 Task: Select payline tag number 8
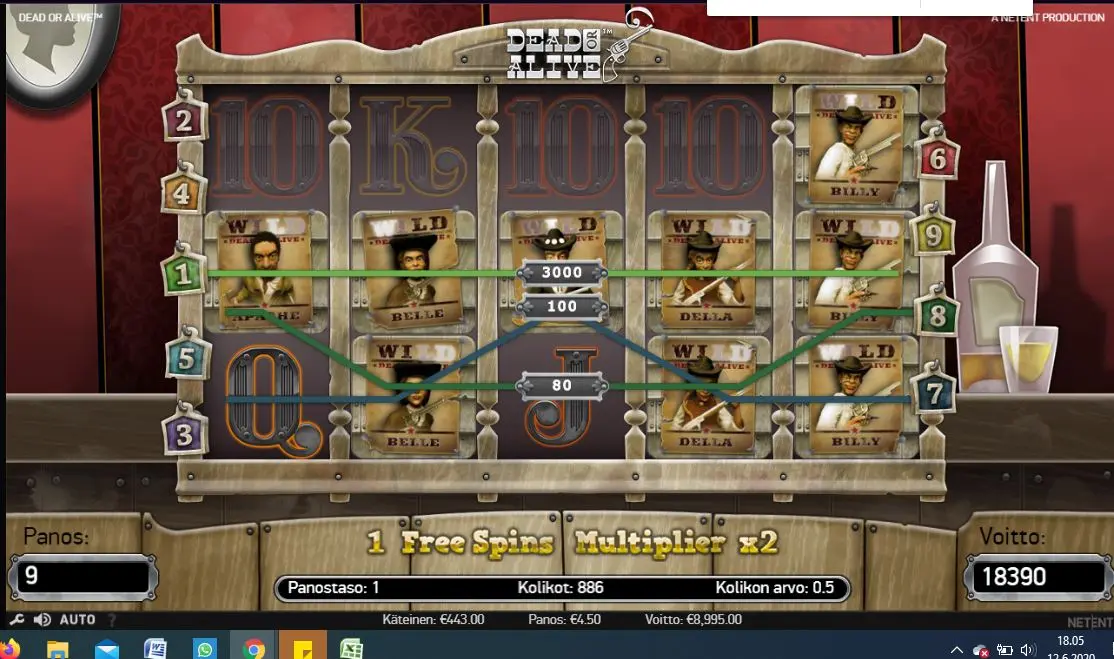937,316
